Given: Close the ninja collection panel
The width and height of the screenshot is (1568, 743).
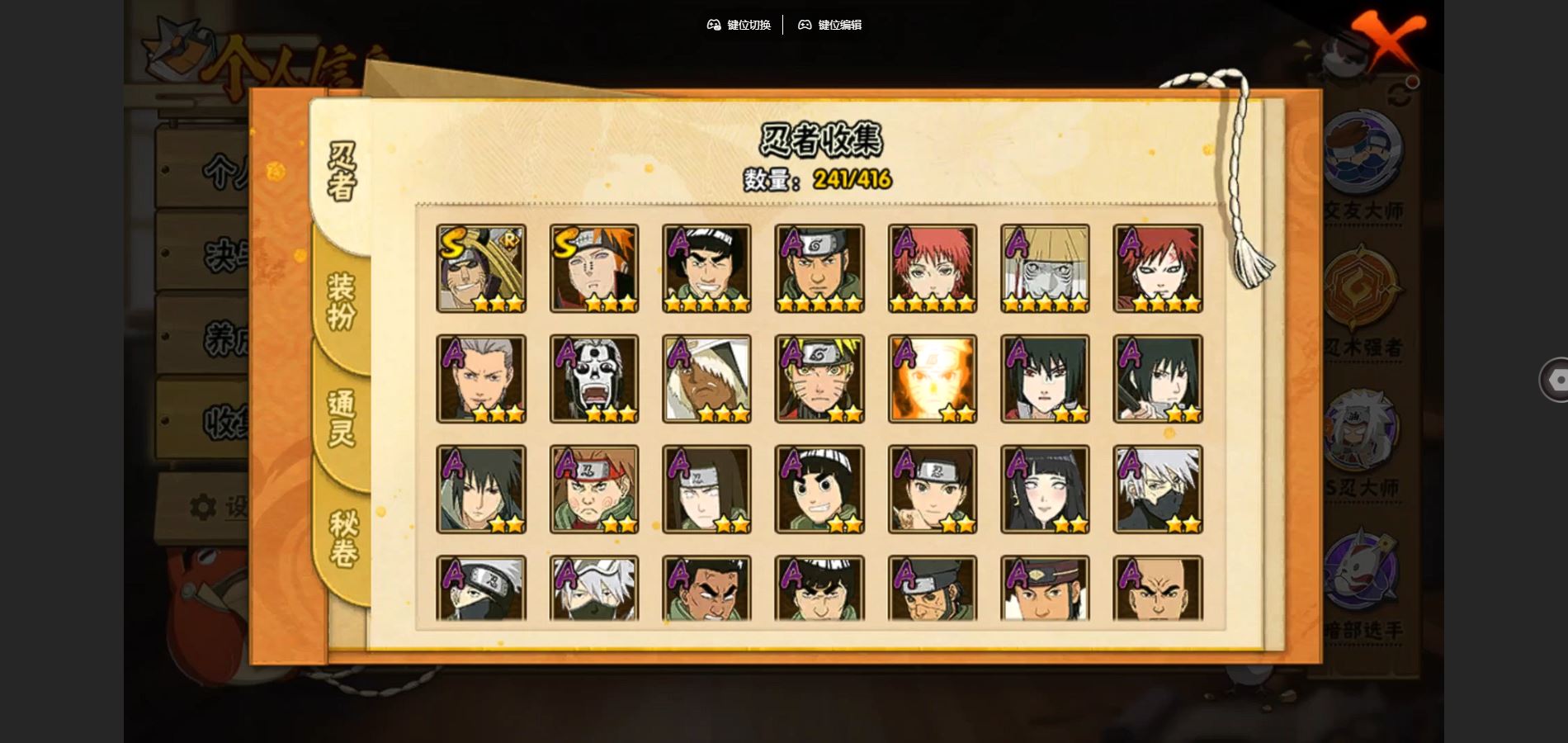Looking at the screenshot, I should pyautogui.click(x=1387, y=39).
